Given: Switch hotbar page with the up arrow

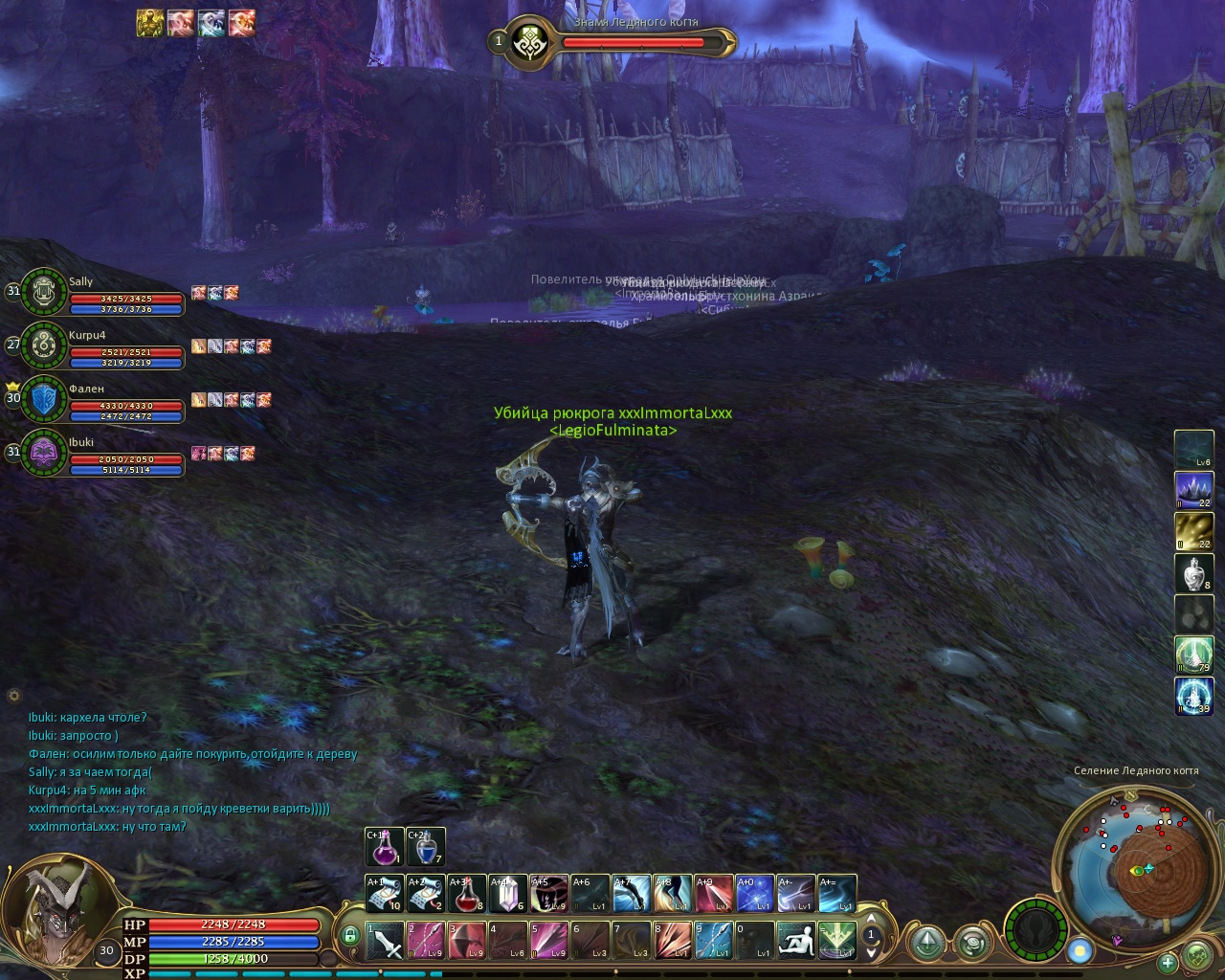Looking at the screenshot, I should coord(871,918).
